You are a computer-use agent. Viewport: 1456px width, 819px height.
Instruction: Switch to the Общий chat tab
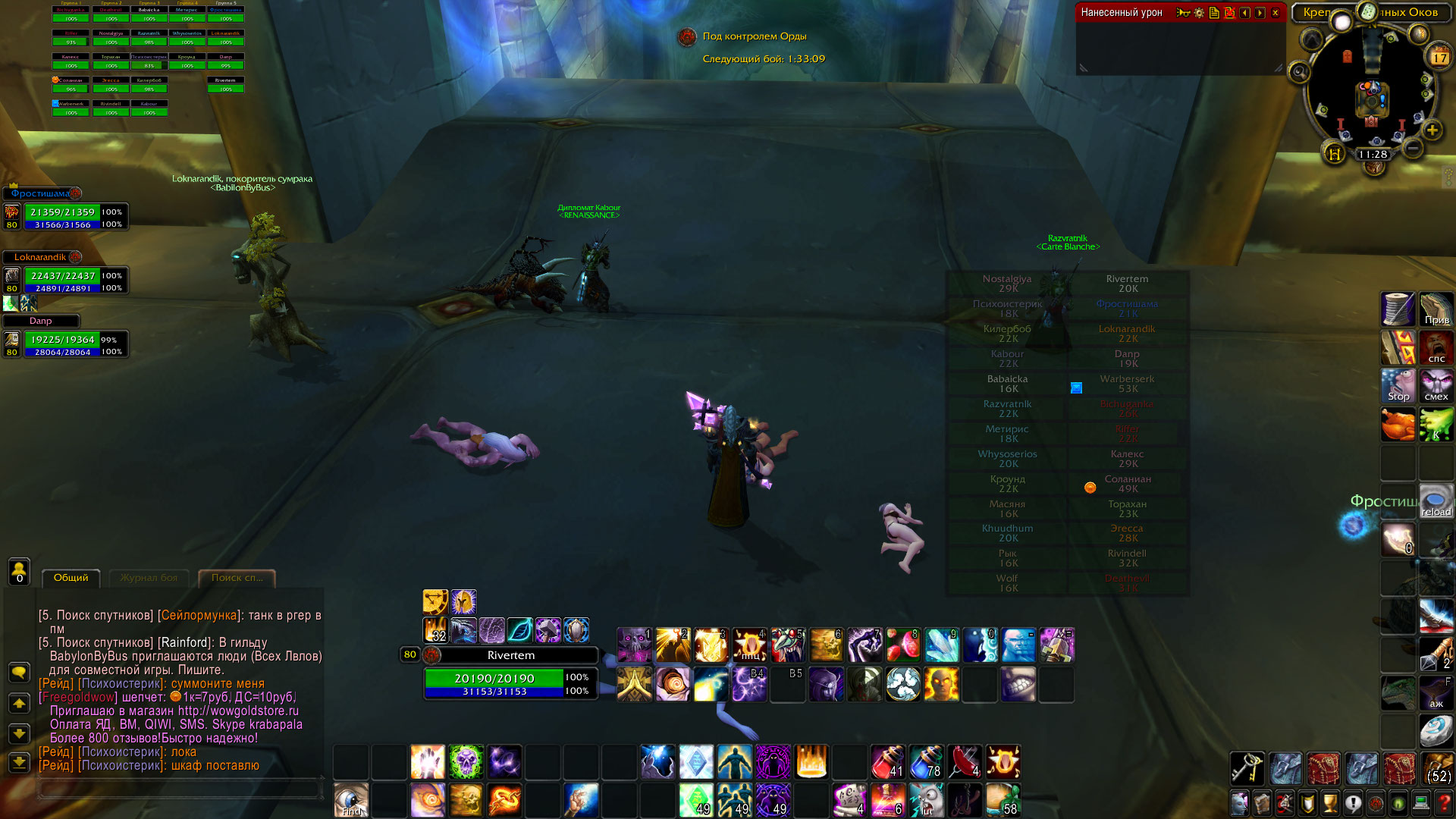(x=71, y=578)
